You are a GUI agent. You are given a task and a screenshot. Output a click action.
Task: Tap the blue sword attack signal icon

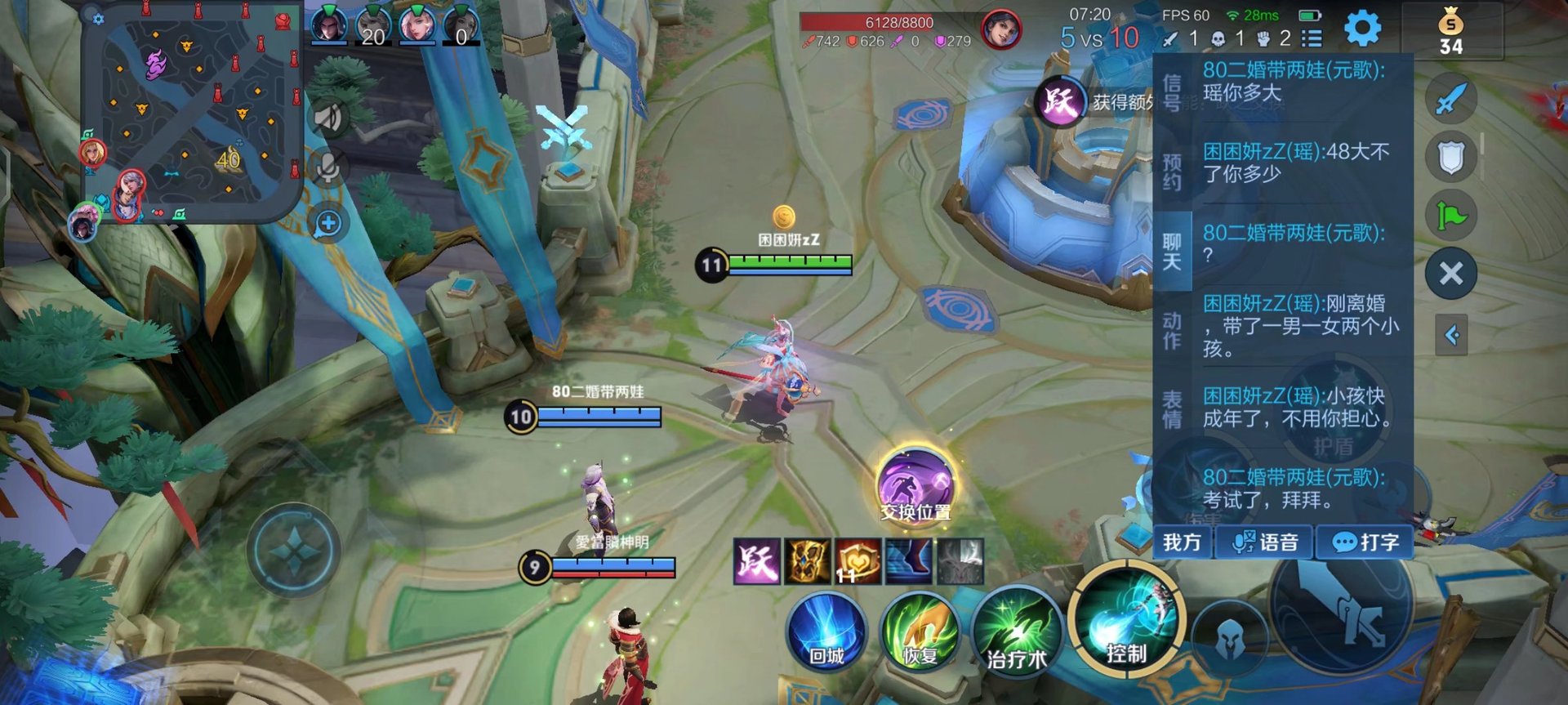[x=1451, y=96]
